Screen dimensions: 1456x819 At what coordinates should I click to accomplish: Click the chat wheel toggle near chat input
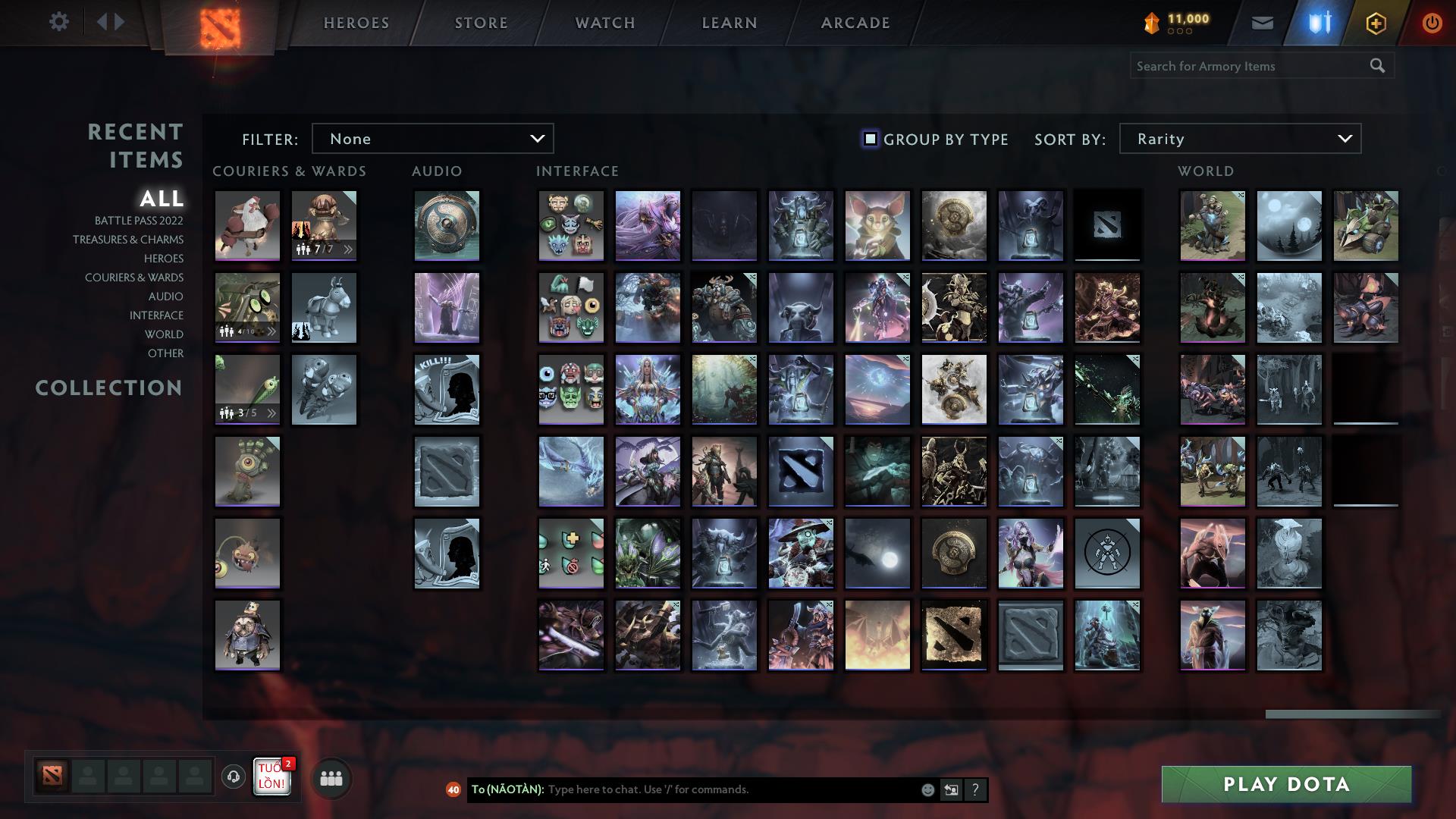tap(950, 789)
